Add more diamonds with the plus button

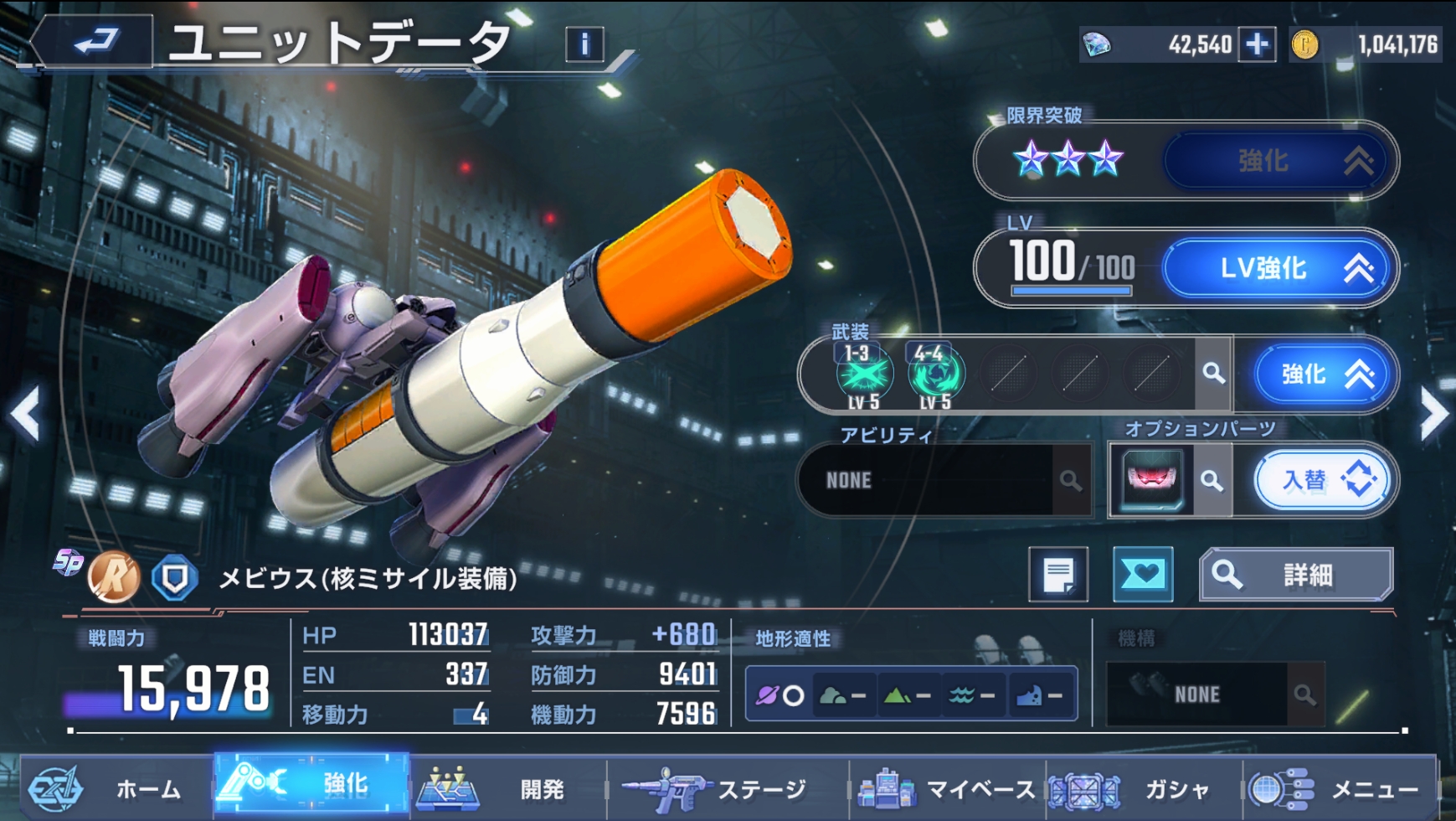[1257, 44]
